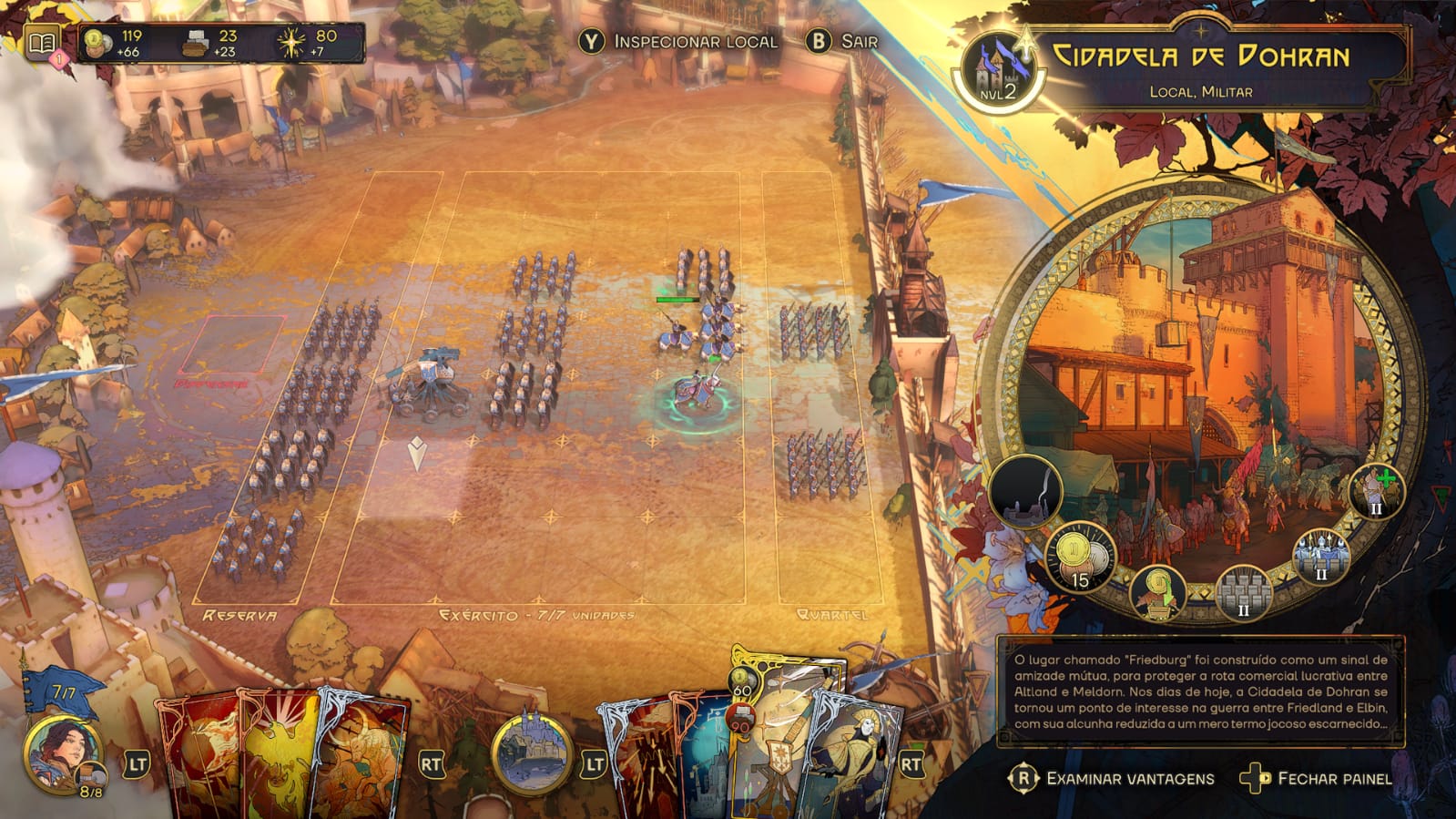1456x819 pixels.
Task: Inspect the gold coins perk showing 15
Action: coord(1080,558)
